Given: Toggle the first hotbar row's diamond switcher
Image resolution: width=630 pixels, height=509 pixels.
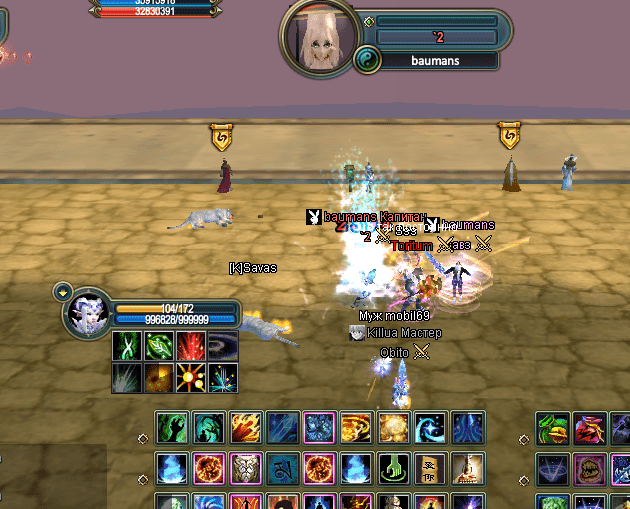Looking at the screenshot, I should [x=143, y=437].
